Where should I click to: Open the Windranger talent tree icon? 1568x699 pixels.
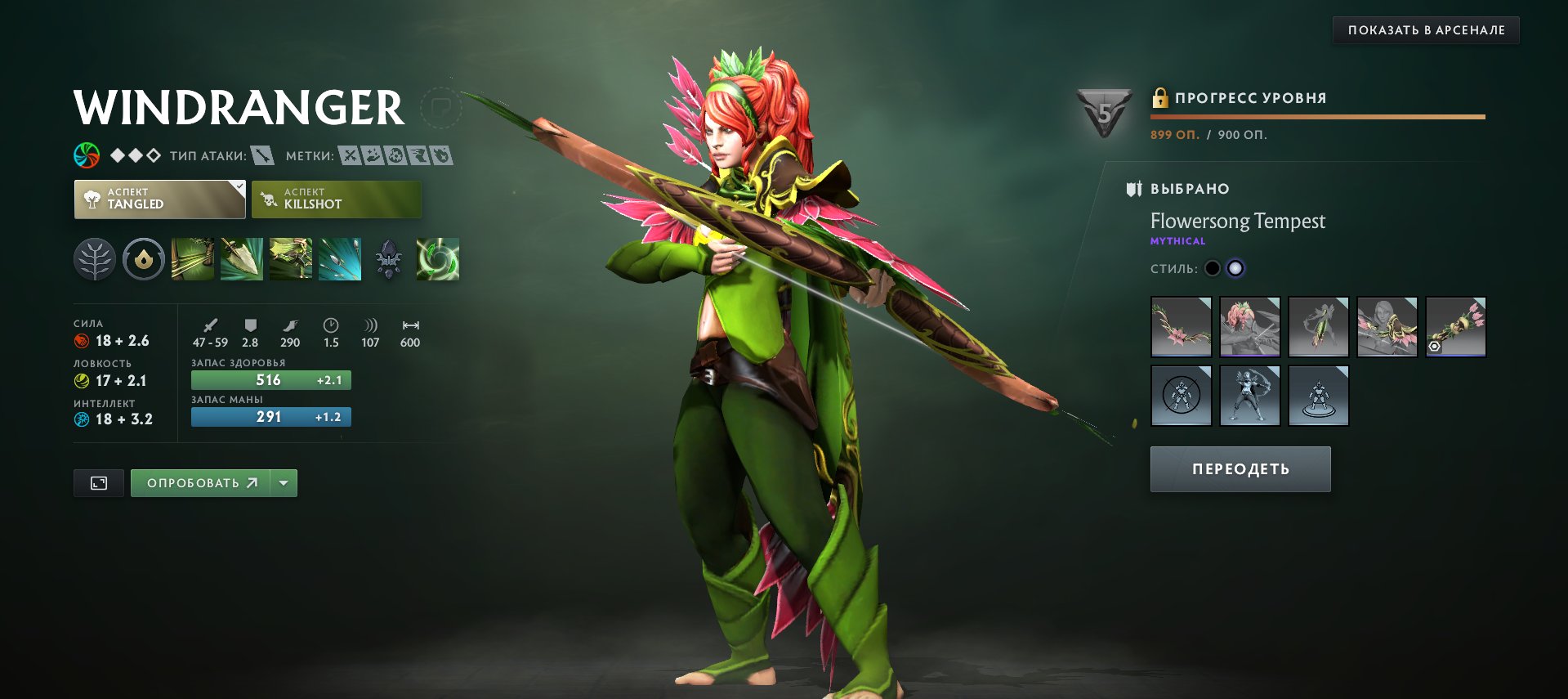[95, 260]
